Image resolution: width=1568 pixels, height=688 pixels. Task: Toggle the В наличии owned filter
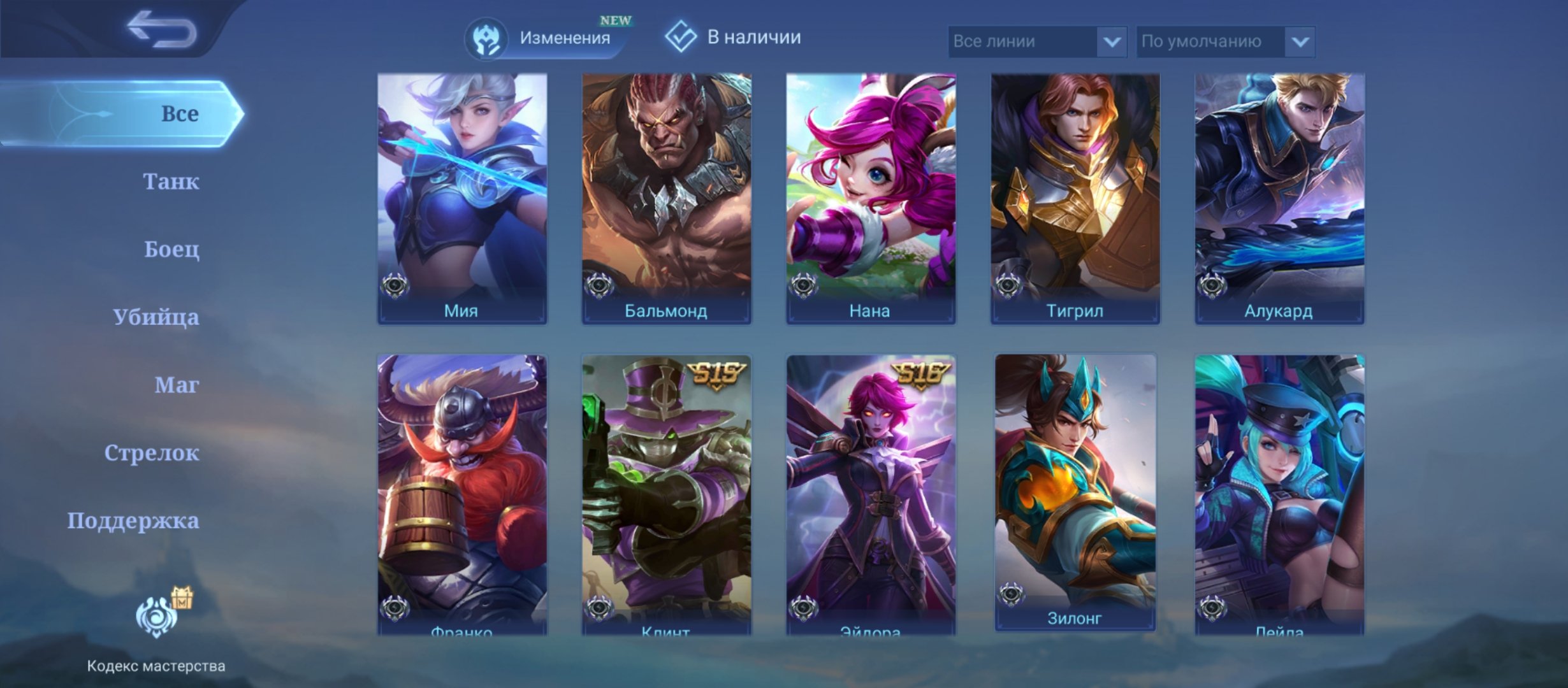point(733,37)
